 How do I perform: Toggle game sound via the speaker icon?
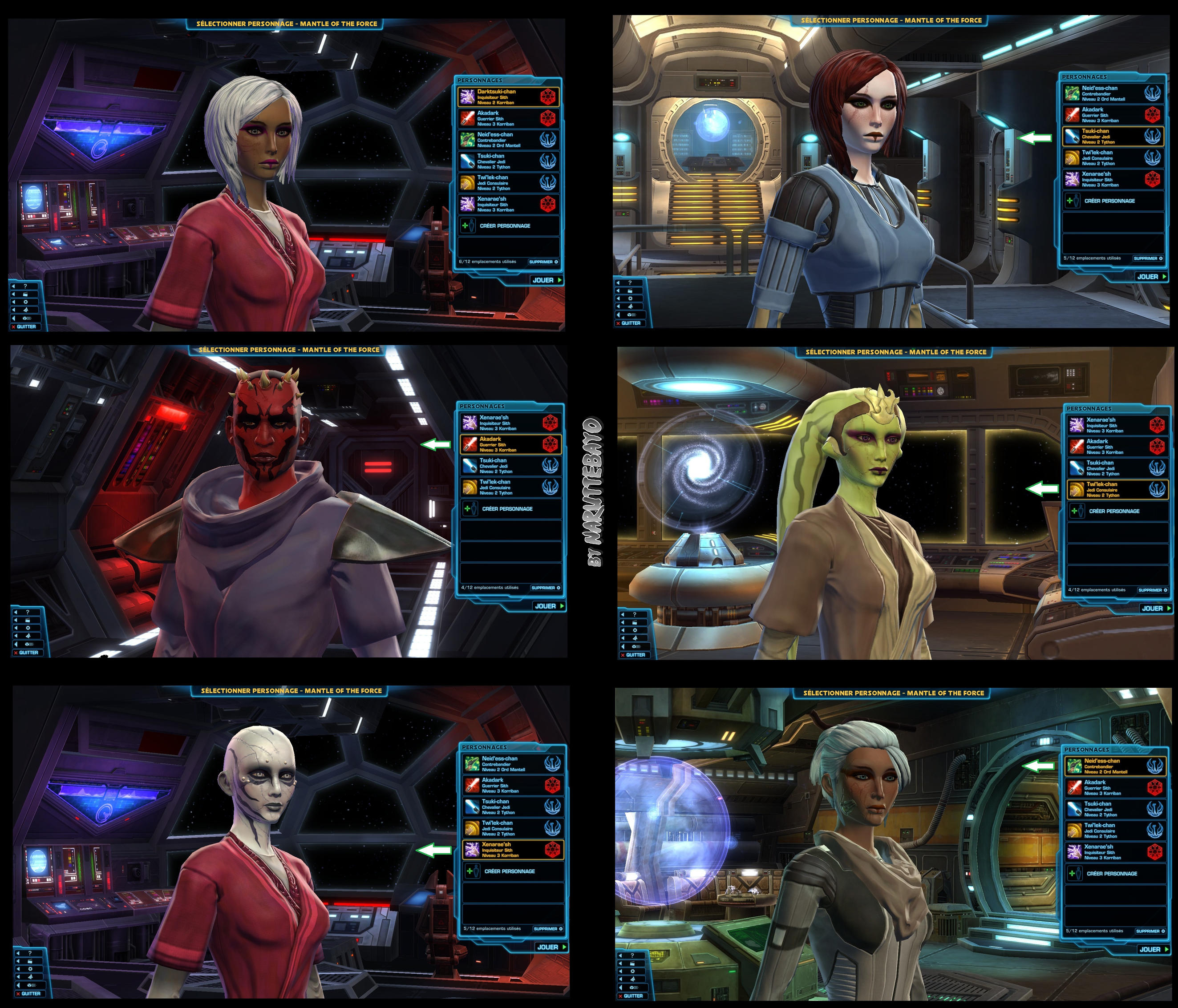(27, 310)
